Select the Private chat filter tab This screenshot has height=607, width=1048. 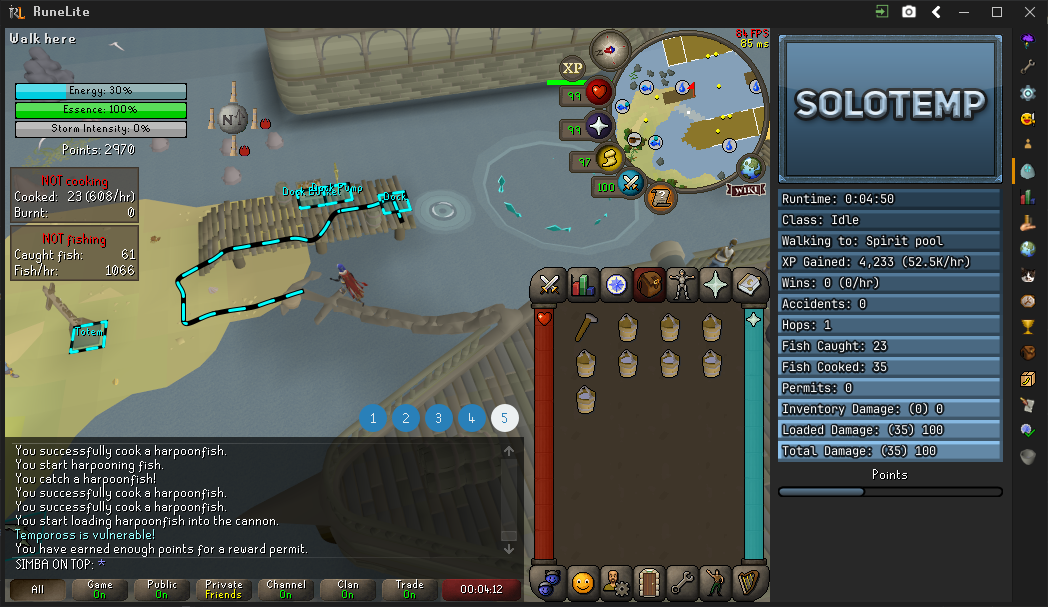tap(224, 589)
